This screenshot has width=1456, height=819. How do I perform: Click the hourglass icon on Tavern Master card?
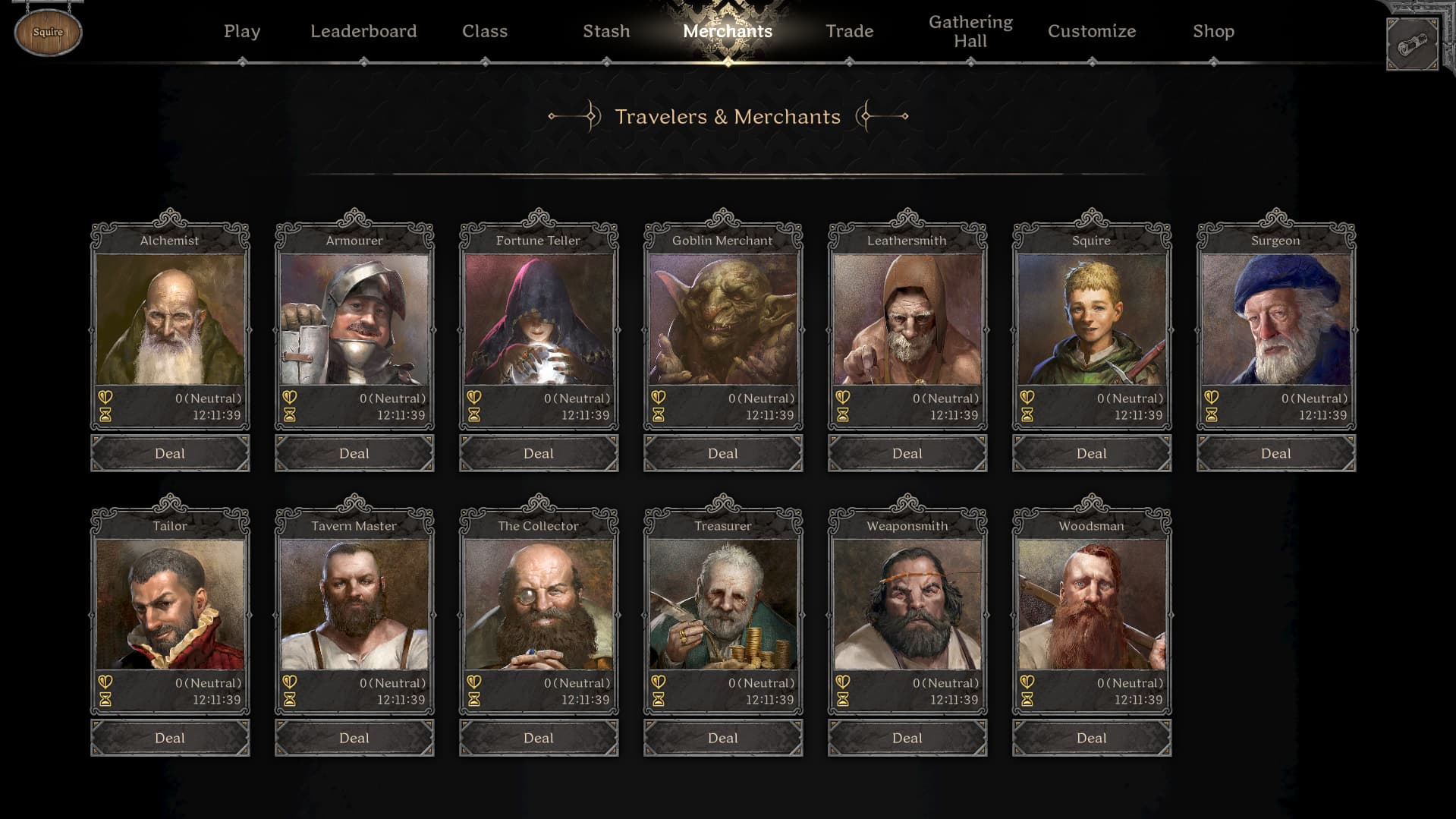tap(291, 700)
